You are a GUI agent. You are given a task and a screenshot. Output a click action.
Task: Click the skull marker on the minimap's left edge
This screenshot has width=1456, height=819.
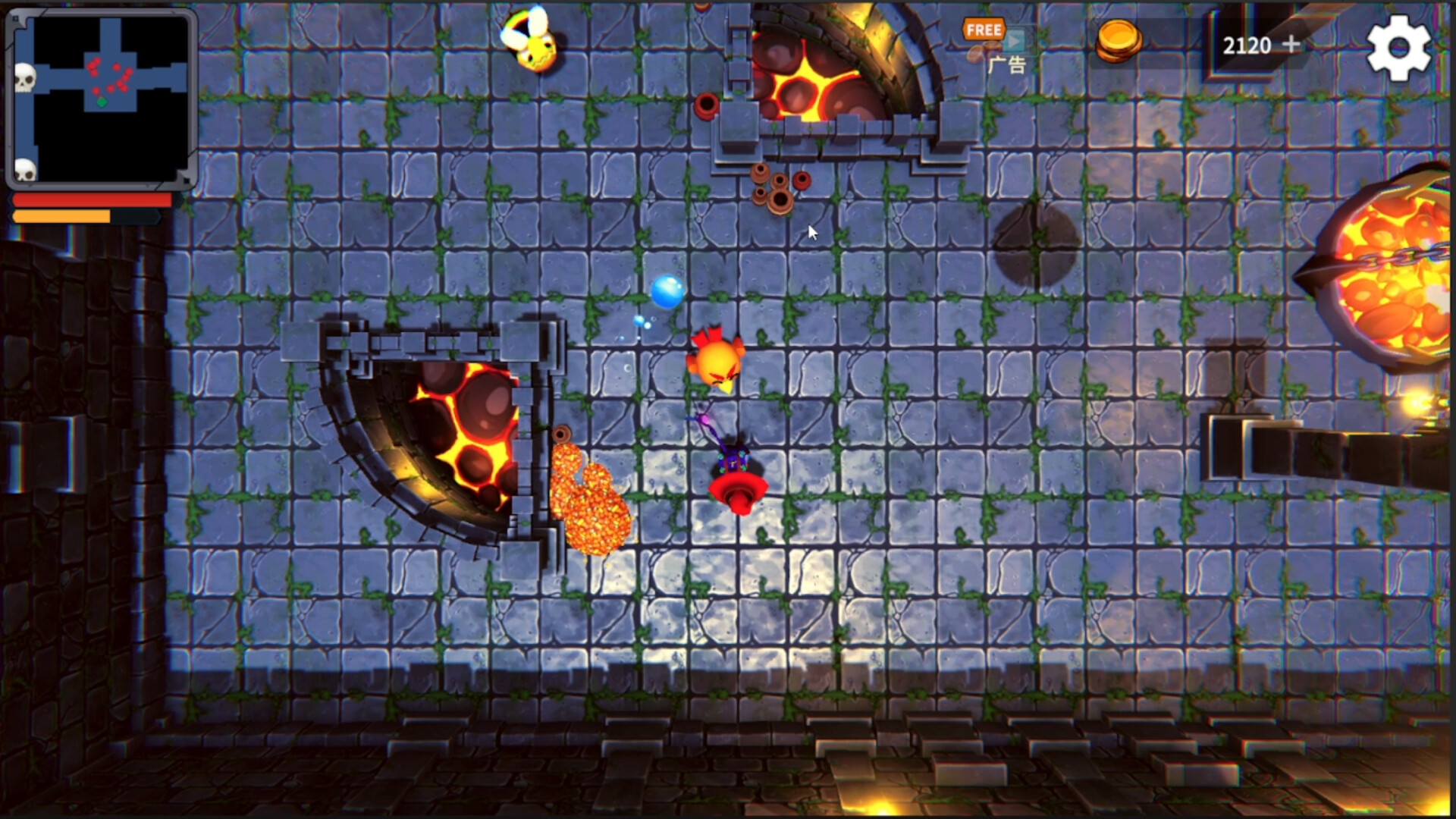(x=27, y=78)
